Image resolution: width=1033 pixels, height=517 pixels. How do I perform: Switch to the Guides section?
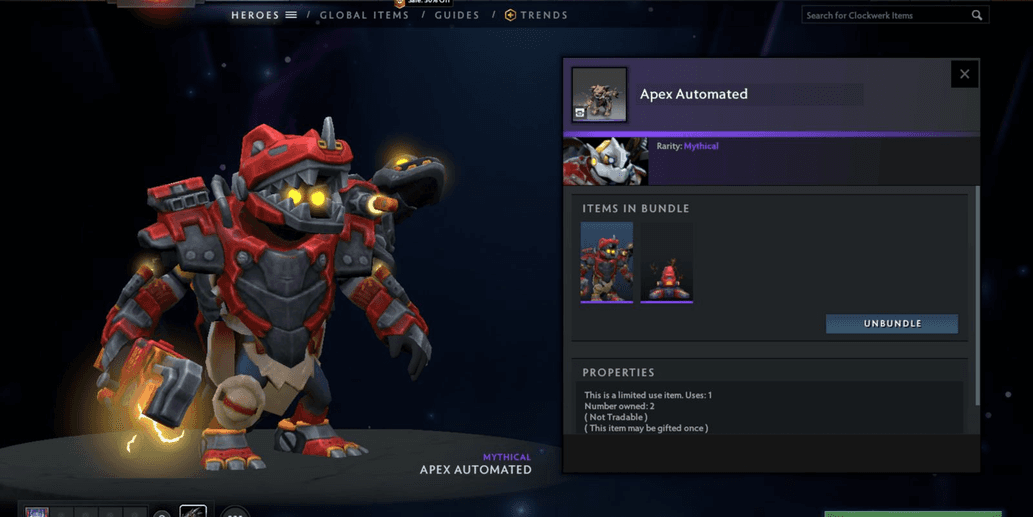click(x=457, y=15)
